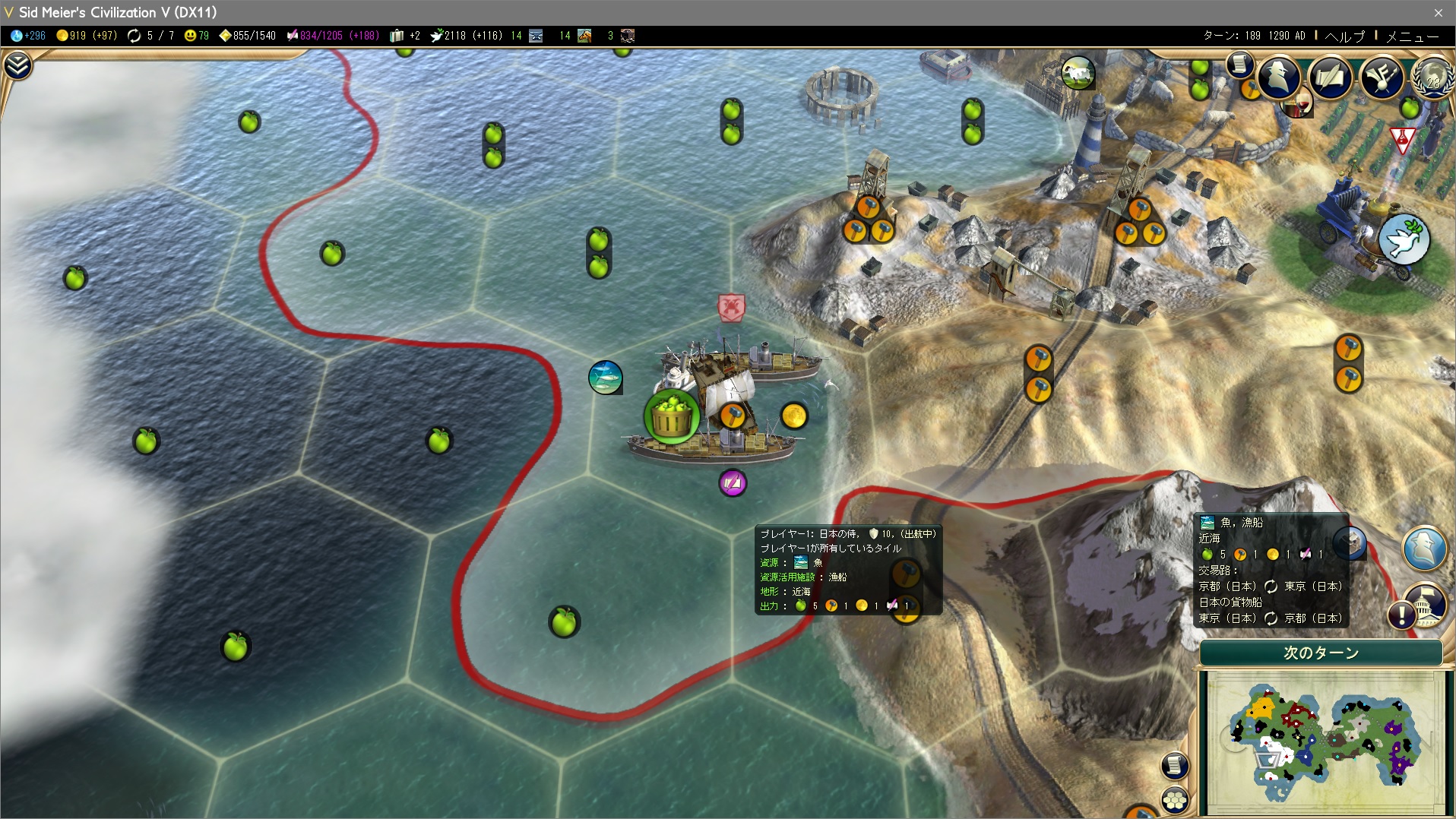Open the ヘルプ help page
Screen dimensions: 1456x819
[x=1344, y=36]
